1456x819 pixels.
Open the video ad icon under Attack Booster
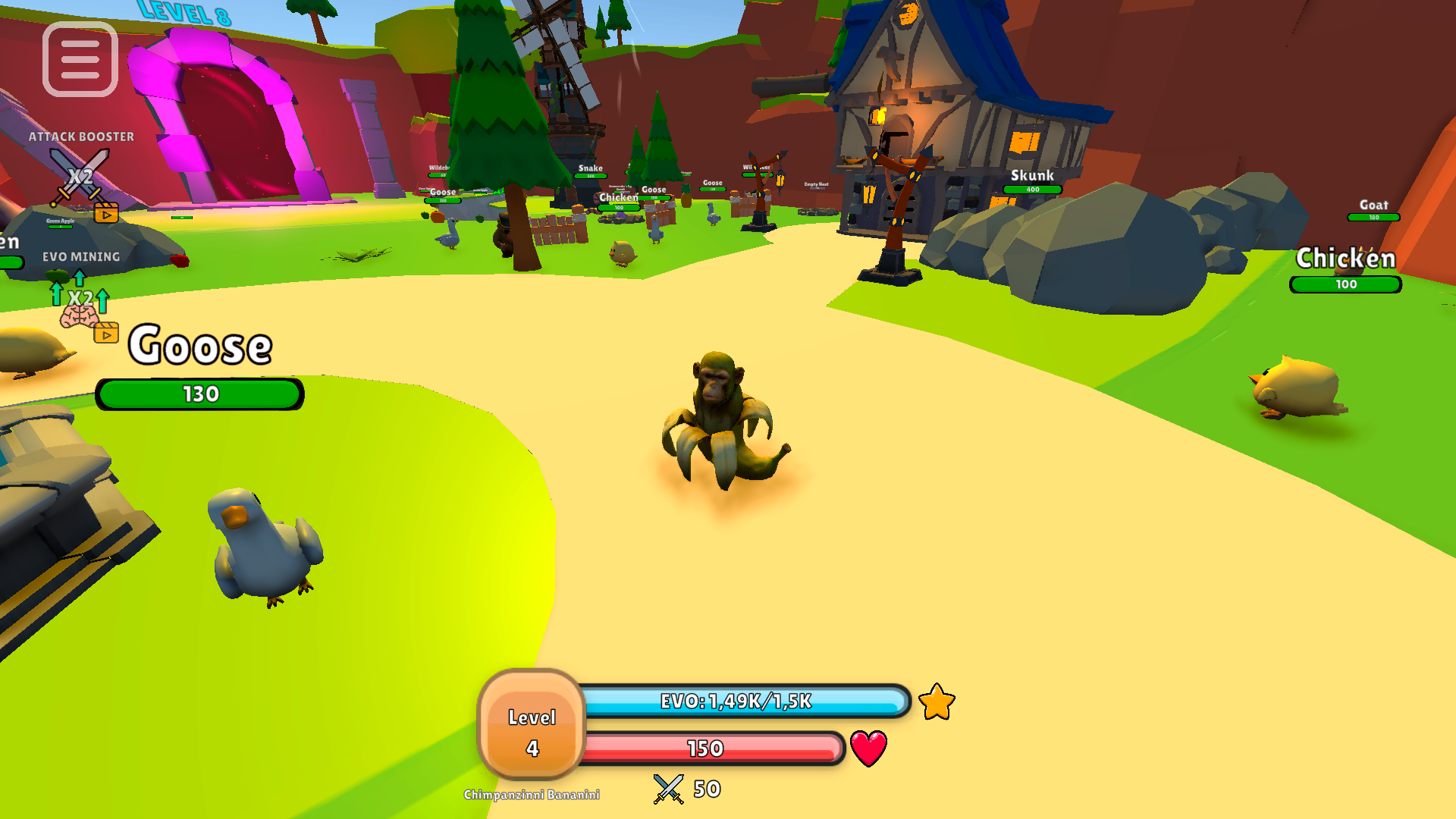click(x=106, y=213)
